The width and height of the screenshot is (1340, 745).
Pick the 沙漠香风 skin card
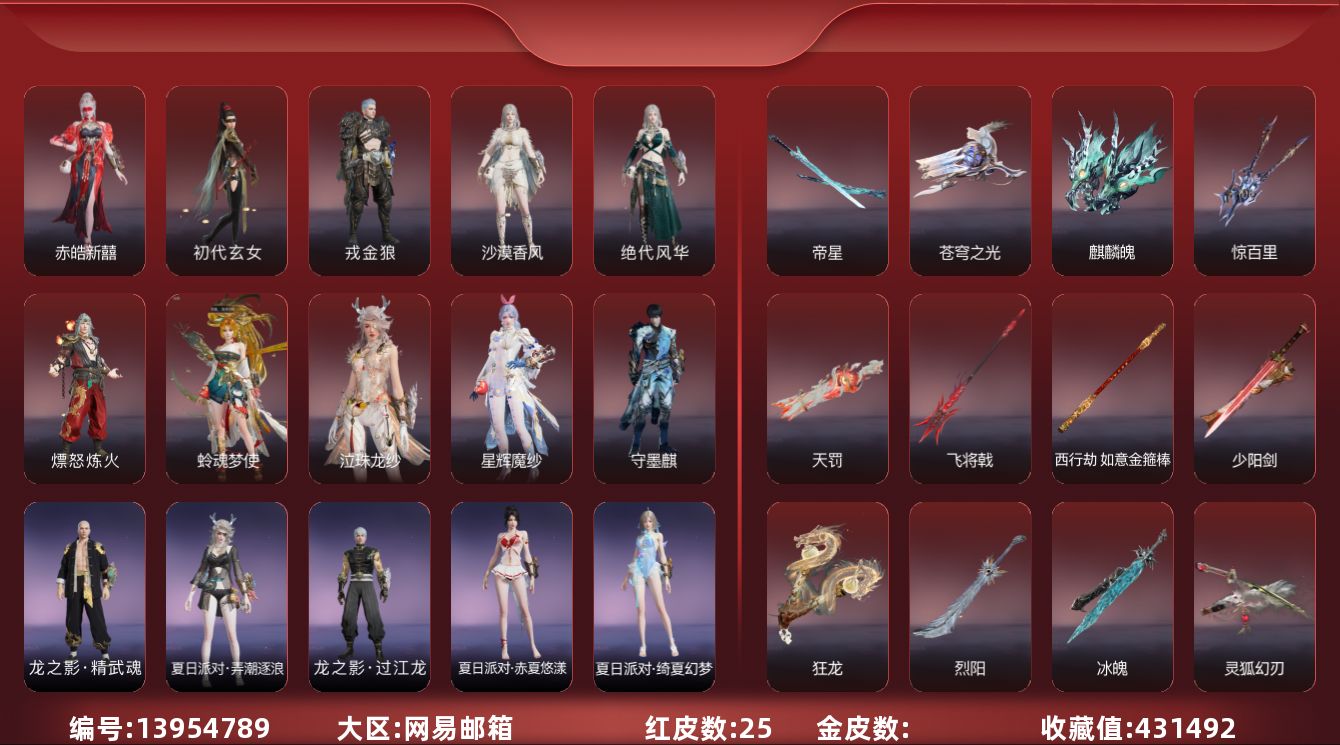[512, 180]
